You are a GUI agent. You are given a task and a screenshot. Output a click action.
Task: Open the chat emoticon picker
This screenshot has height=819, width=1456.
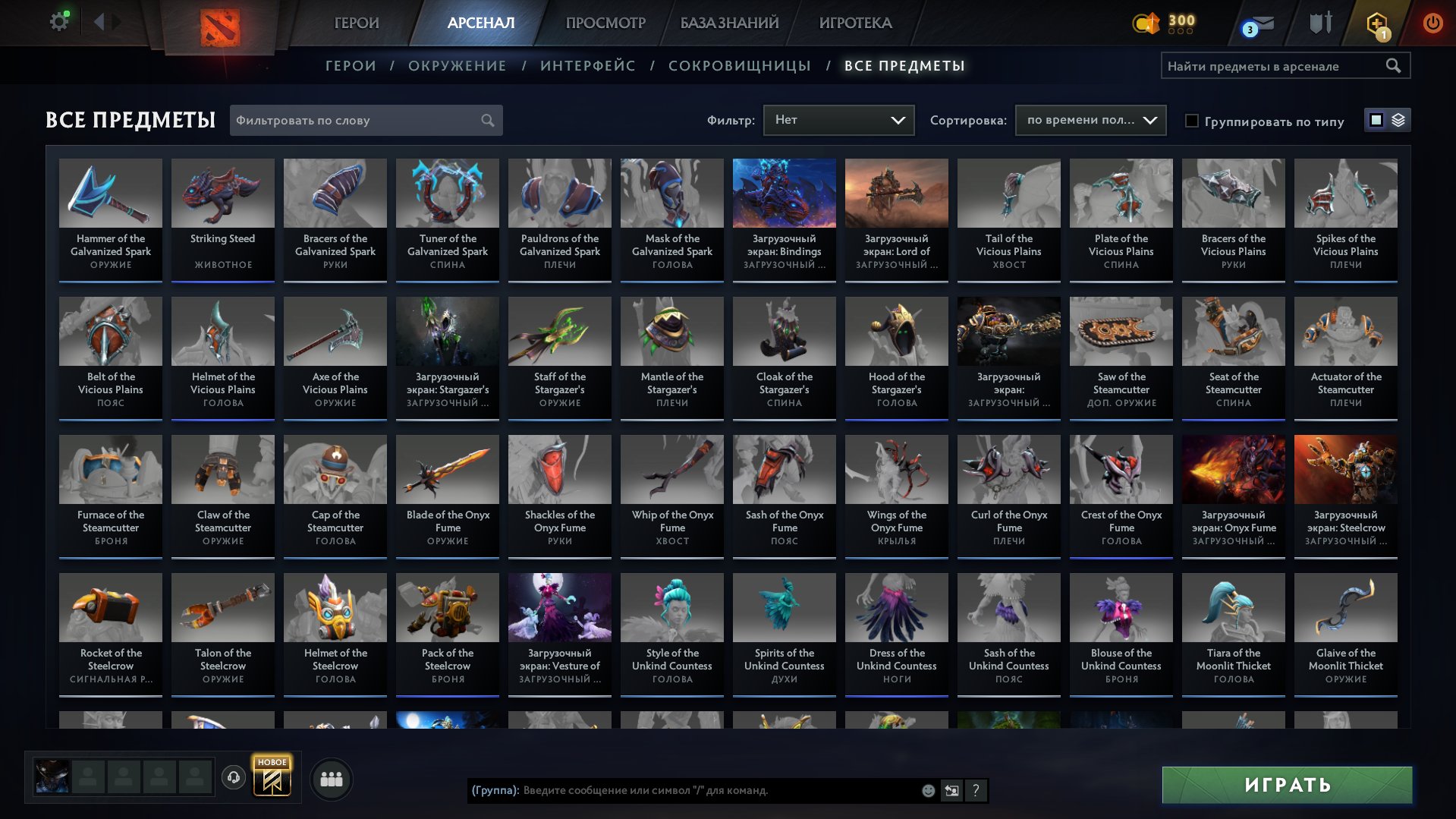927,791
